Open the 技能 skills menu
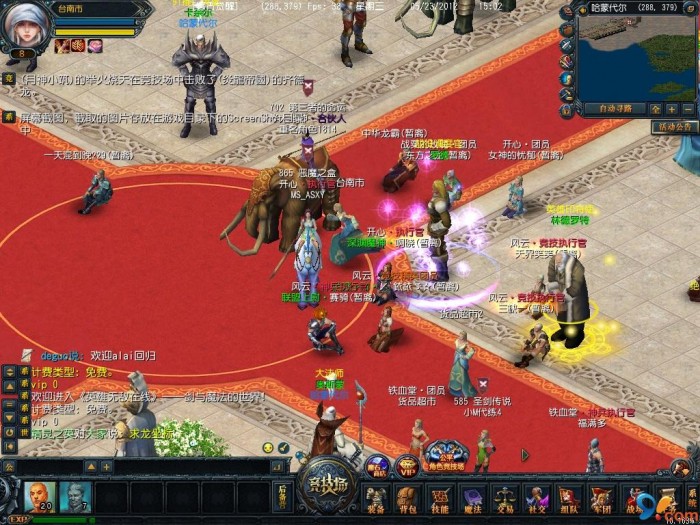This screenshot has width=700, height=525. (438, 498)
